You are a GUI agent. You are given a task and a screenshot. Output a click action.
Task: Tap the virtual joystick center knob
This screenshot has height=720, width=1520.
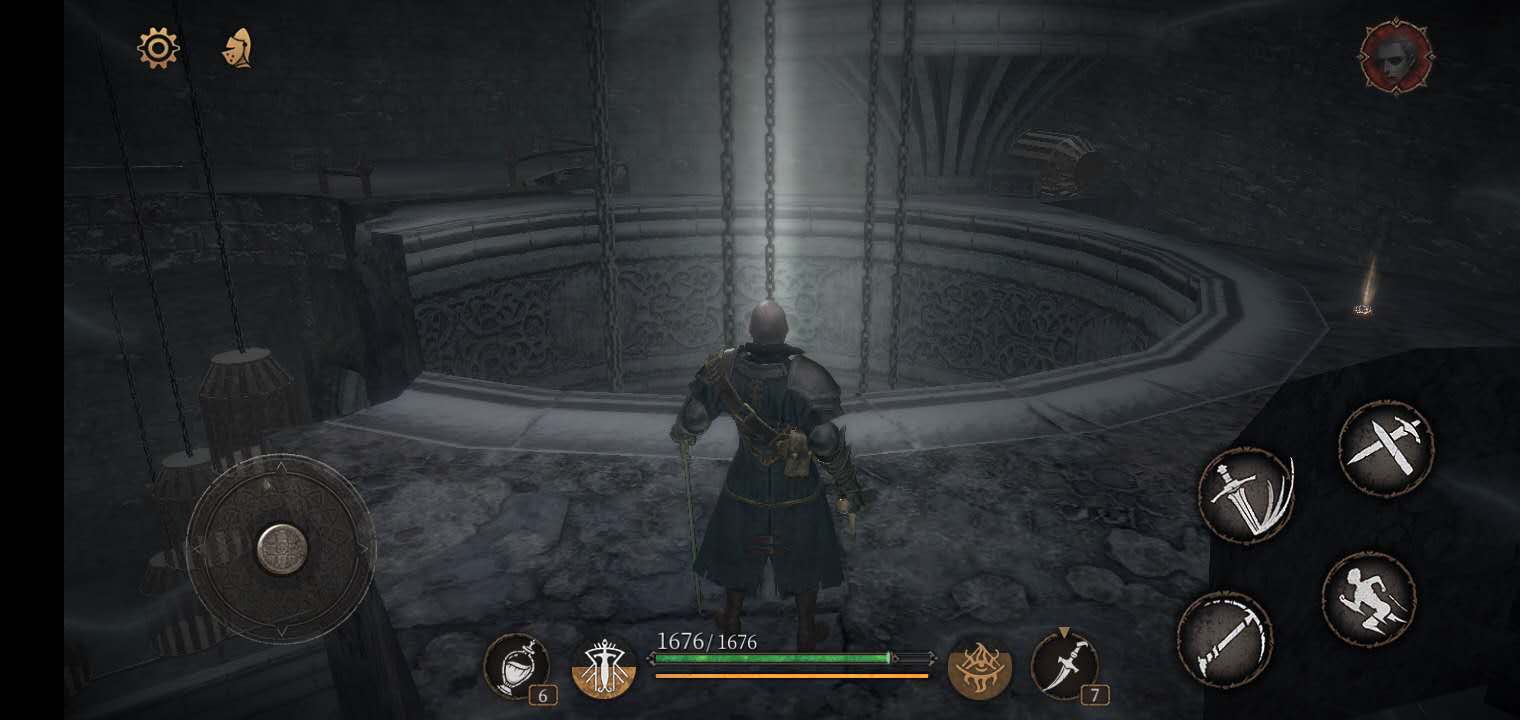281,549
